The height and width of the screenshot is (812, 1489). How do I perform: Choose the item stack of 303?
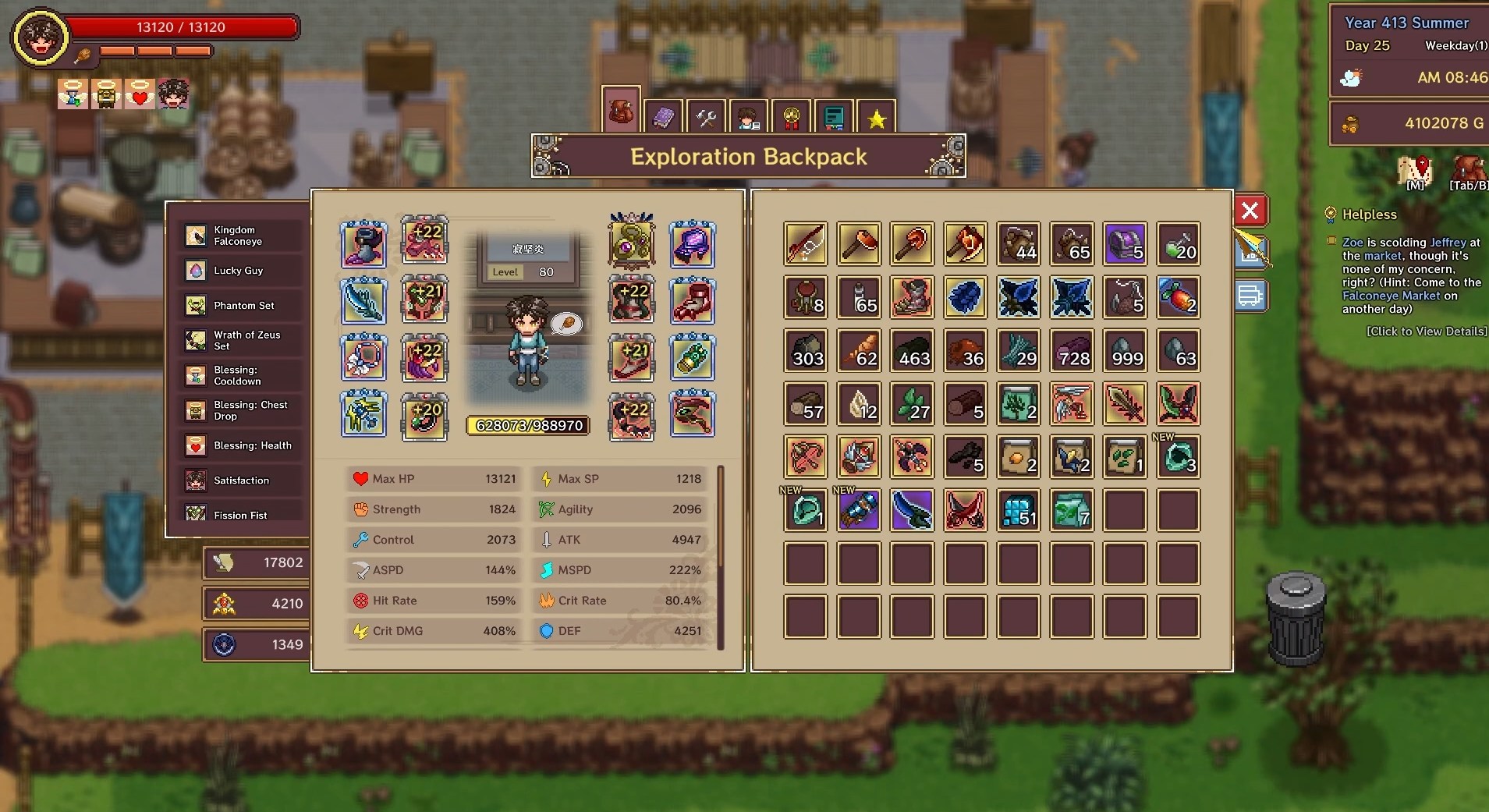coord(806,351)
